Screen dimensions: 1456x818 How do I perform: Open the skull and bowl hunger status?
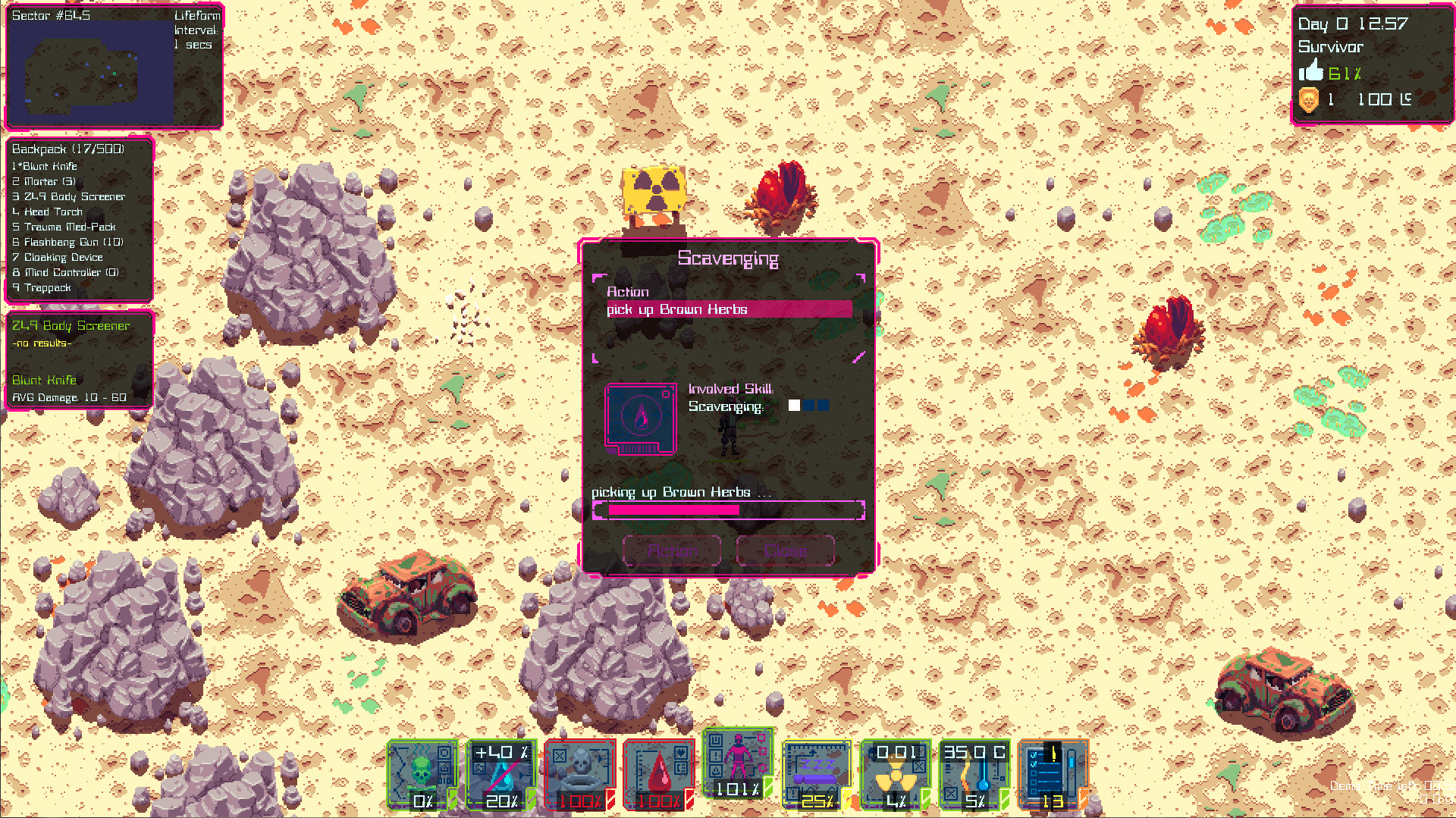pos(581,775)
